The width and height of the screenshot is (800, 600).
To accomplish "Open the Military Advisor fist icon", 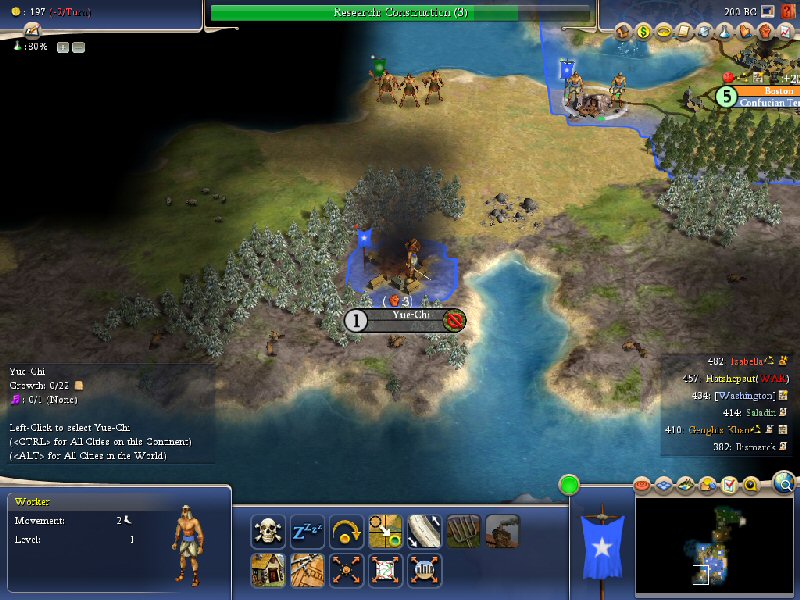I will (764, 32).
